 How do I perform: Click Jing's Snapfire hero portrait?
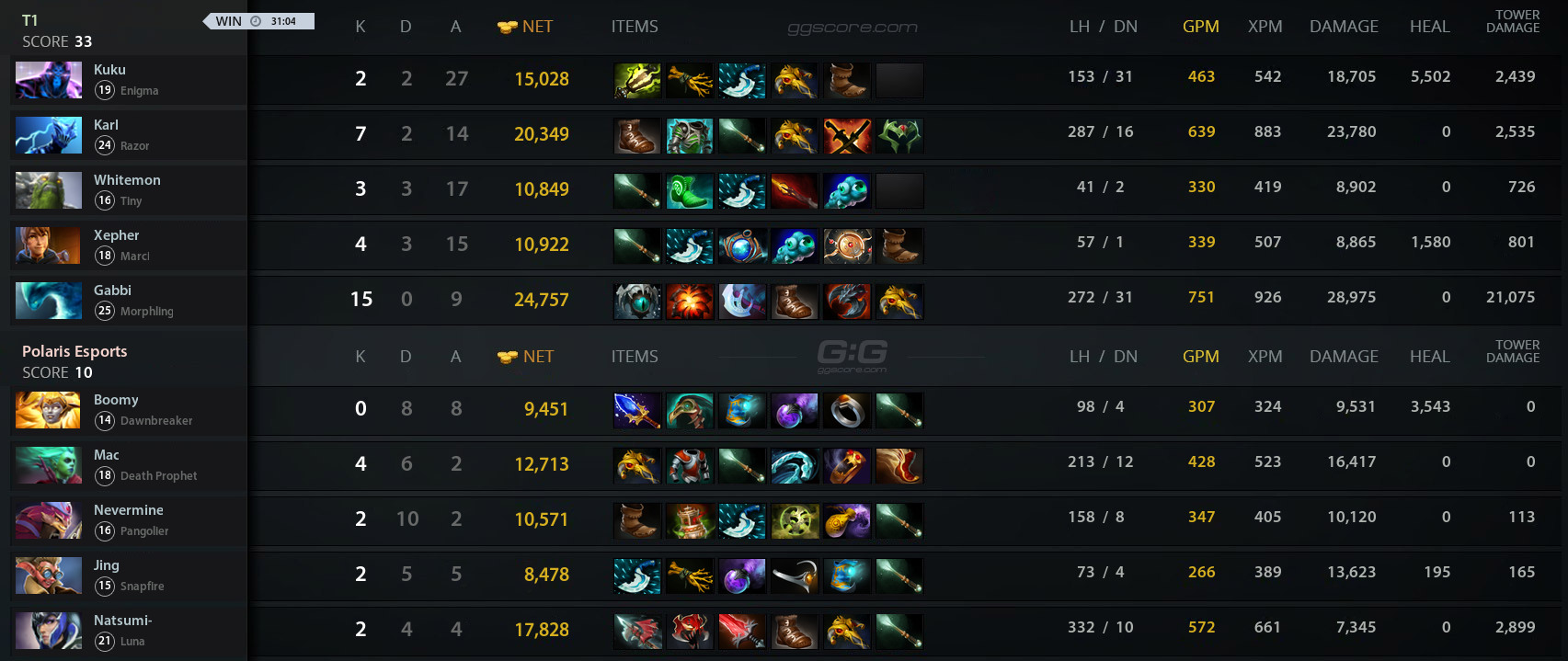[x=49, y=576]
